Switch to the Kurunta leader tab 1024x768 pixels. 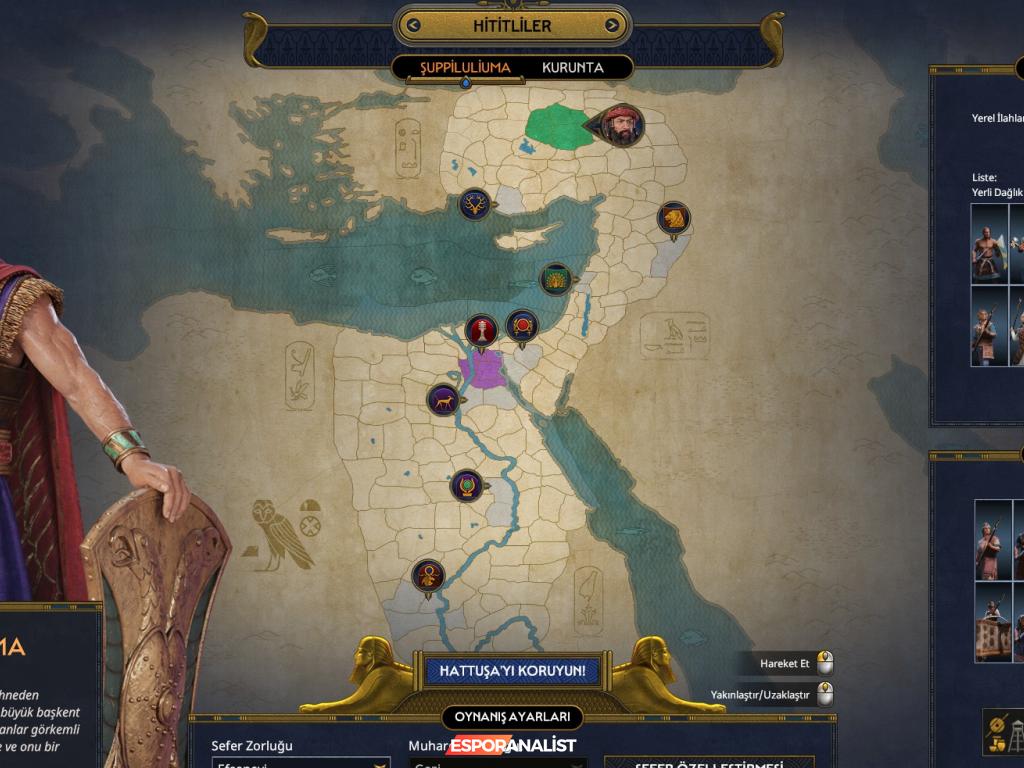pyautogui.click(x=573, y=68)
